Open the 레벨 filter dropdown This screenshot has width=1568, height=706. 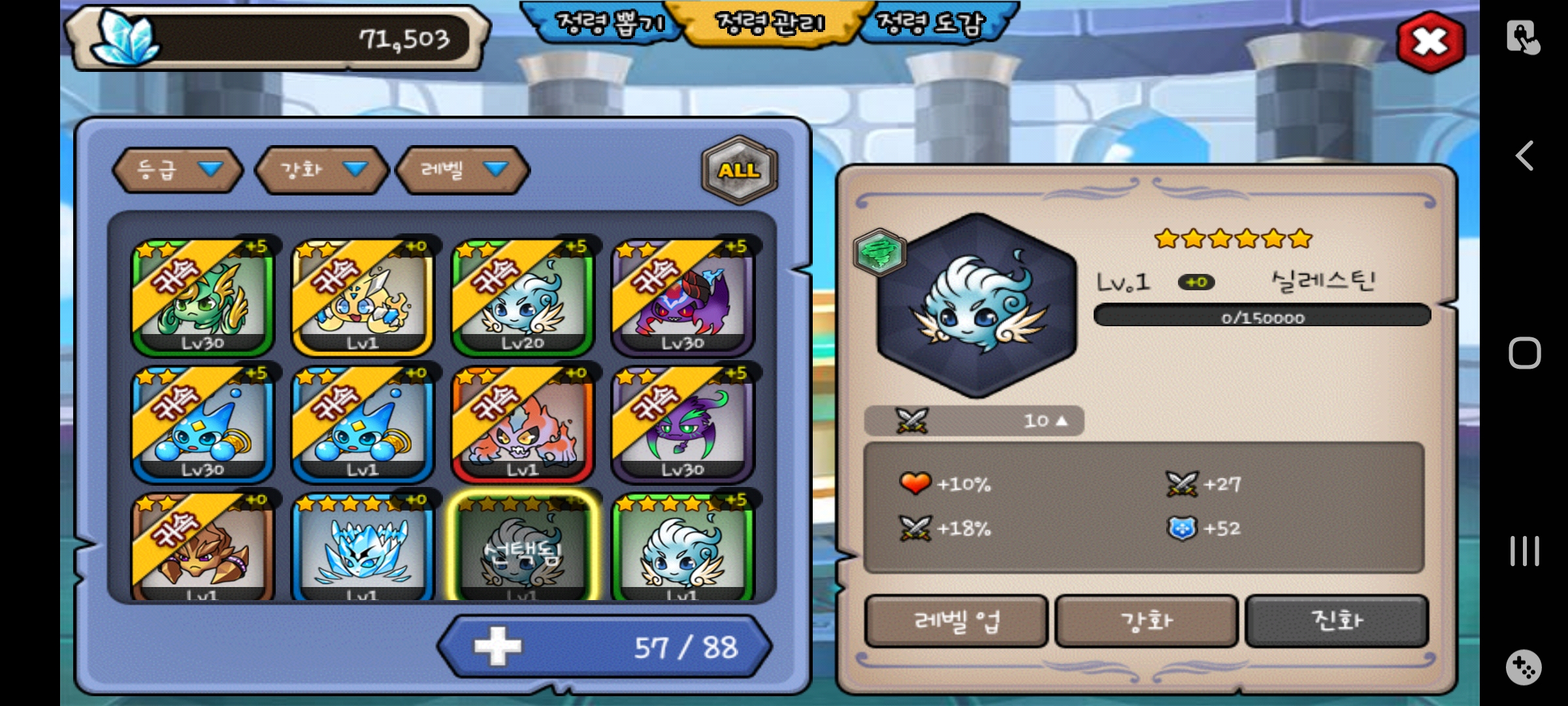point(463,170)
